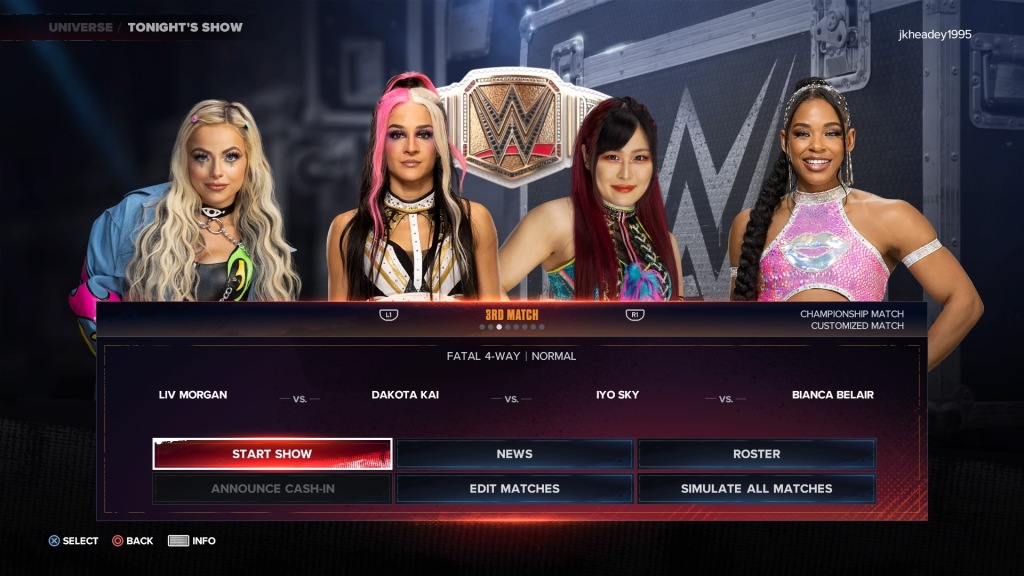The image size is (1024, 576).
Task: Open the Roster screen
Action: (756, 454)
